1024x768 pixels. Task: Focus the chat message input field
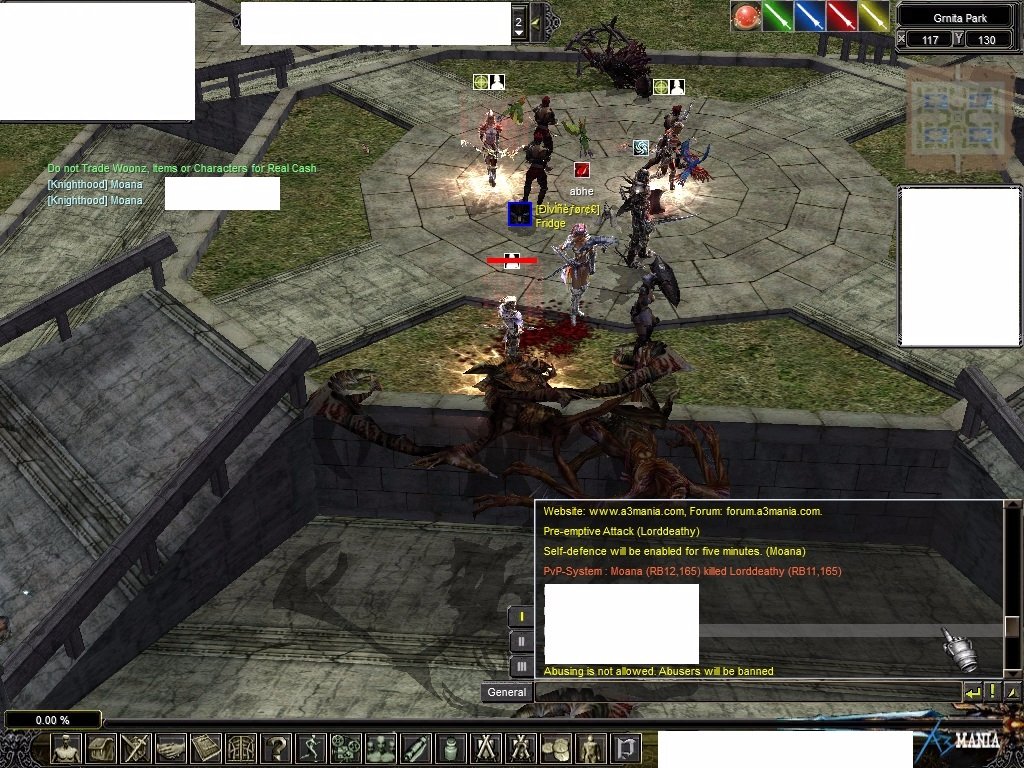747,692
